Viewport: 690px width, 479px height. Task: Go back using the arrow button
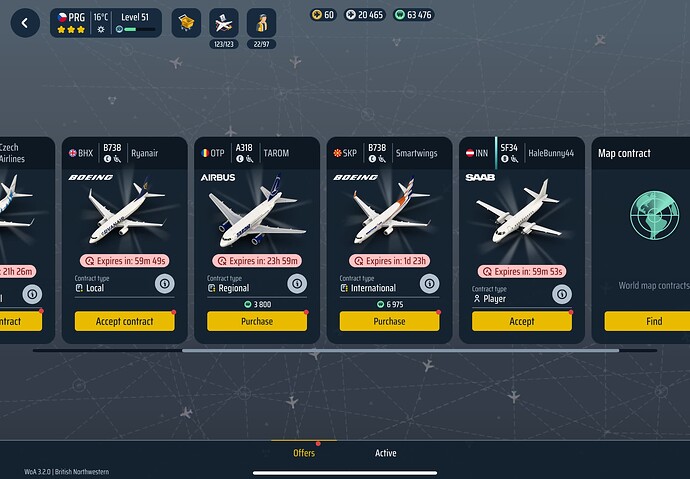tap(25, 23)
